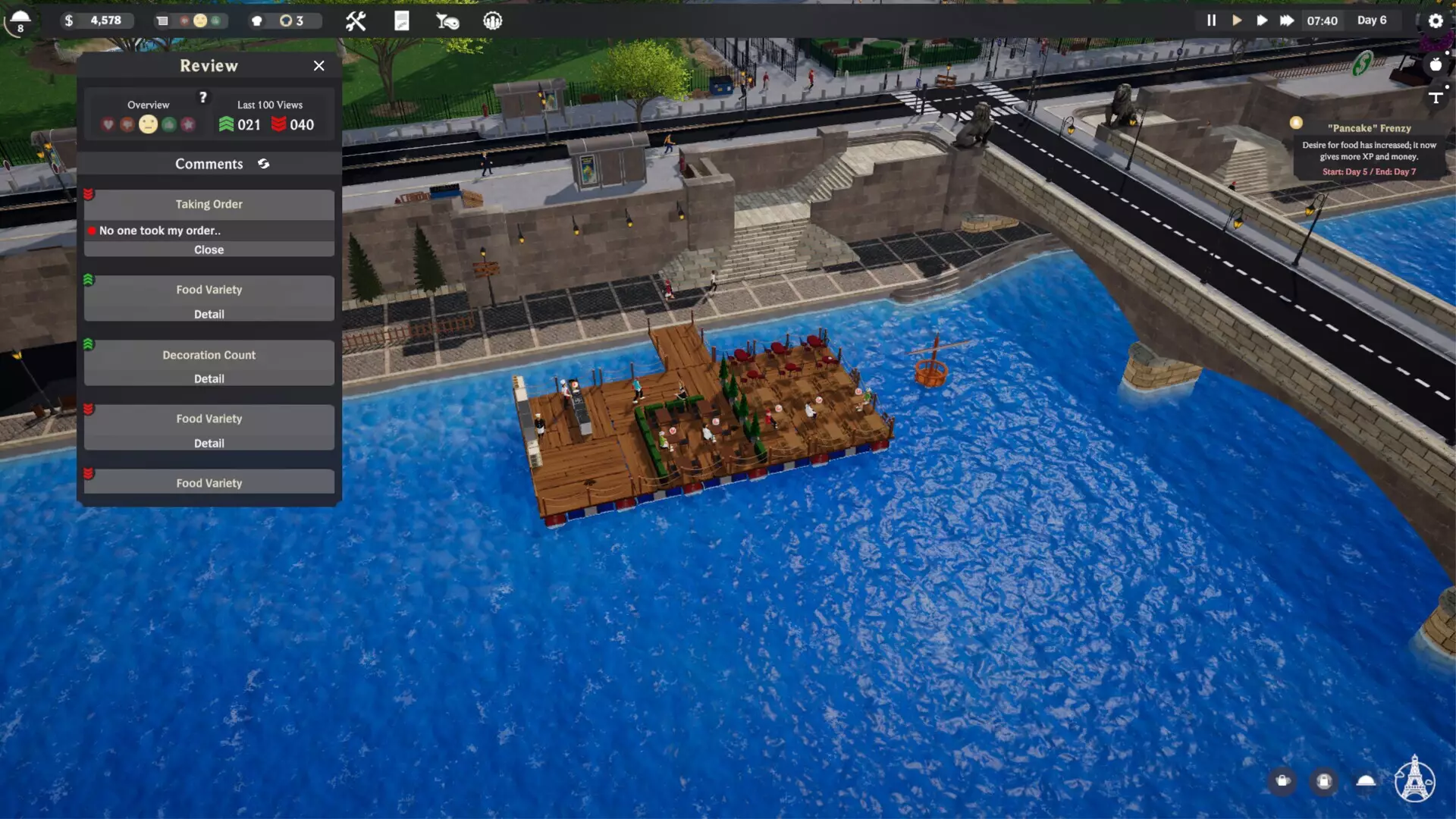Expand Detail under first Food Variety comment

click(209, 314)
